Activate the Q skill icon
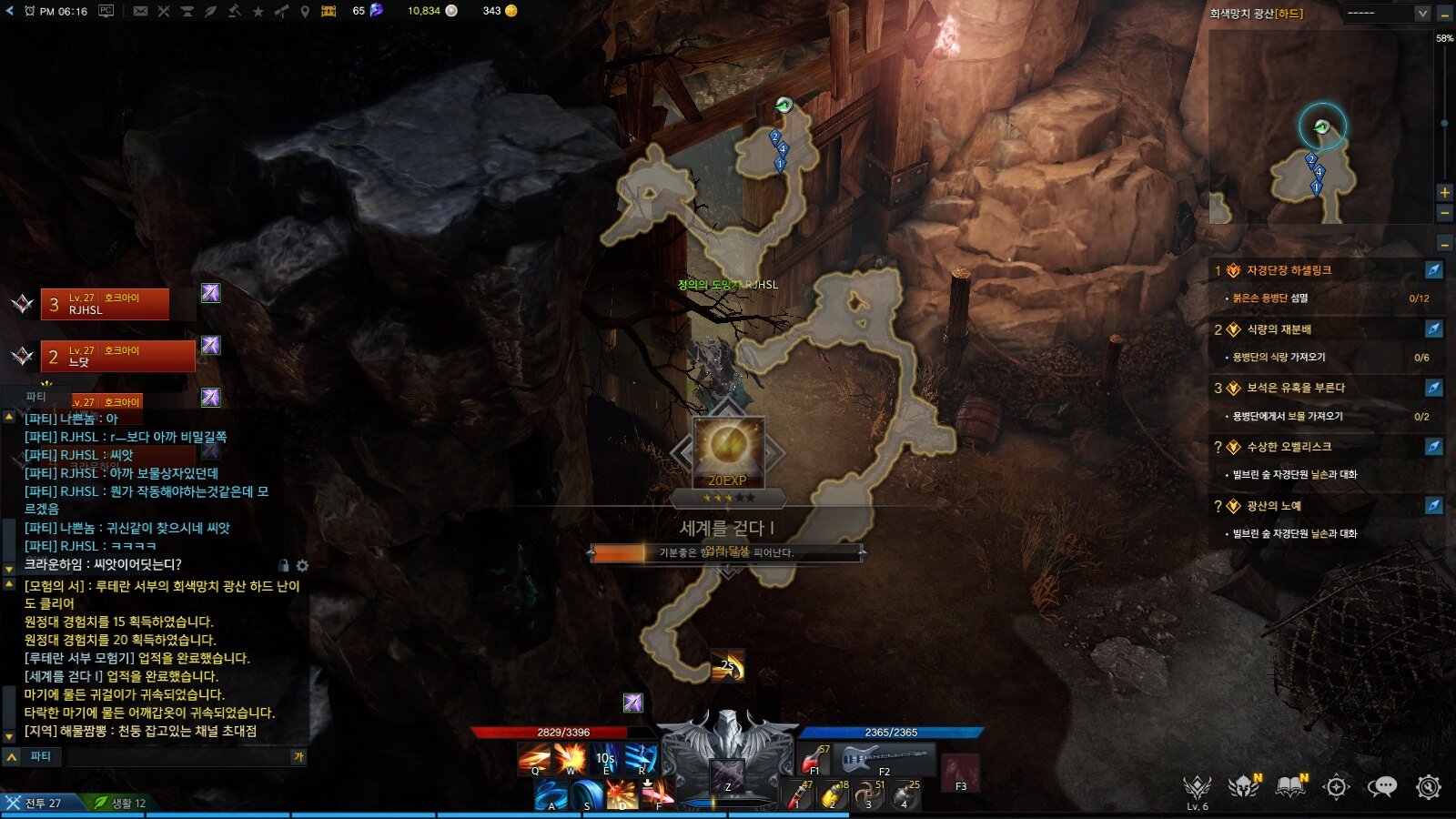This screenshot has width=1456, height=819. 534,758
